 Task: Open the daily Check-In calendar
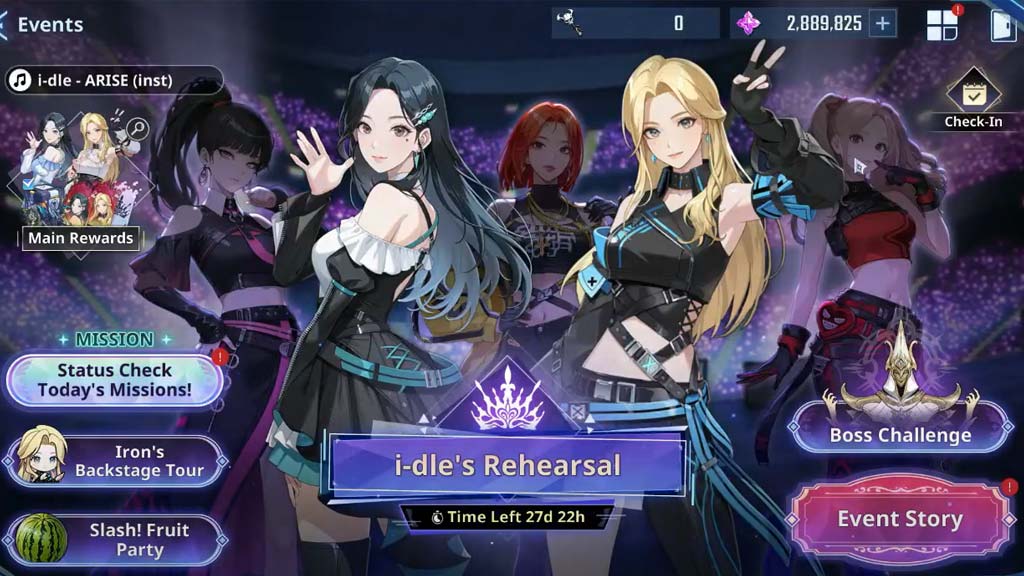973,97
